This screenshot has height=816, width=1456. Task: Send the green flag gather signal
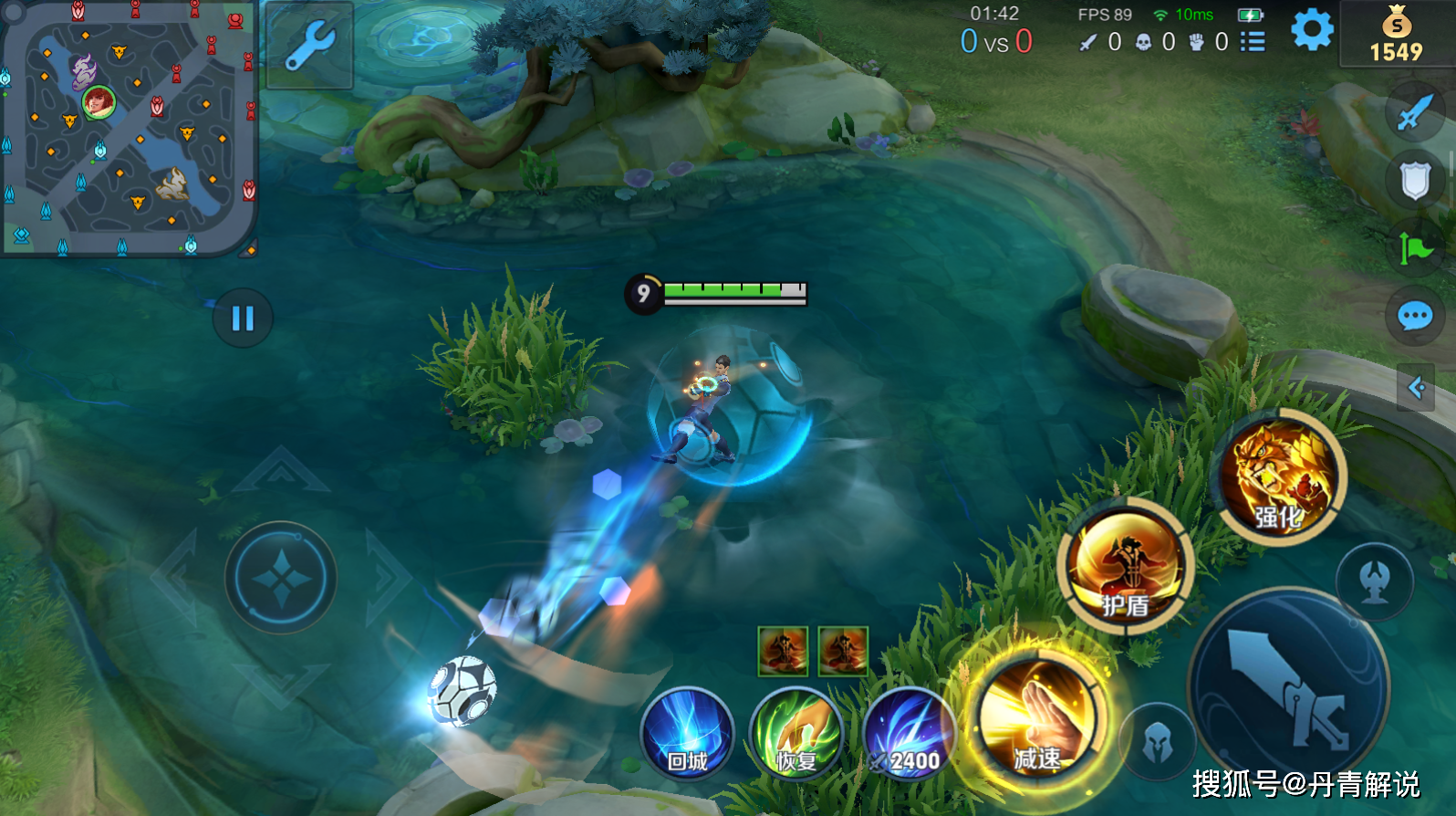[1415, 247]
